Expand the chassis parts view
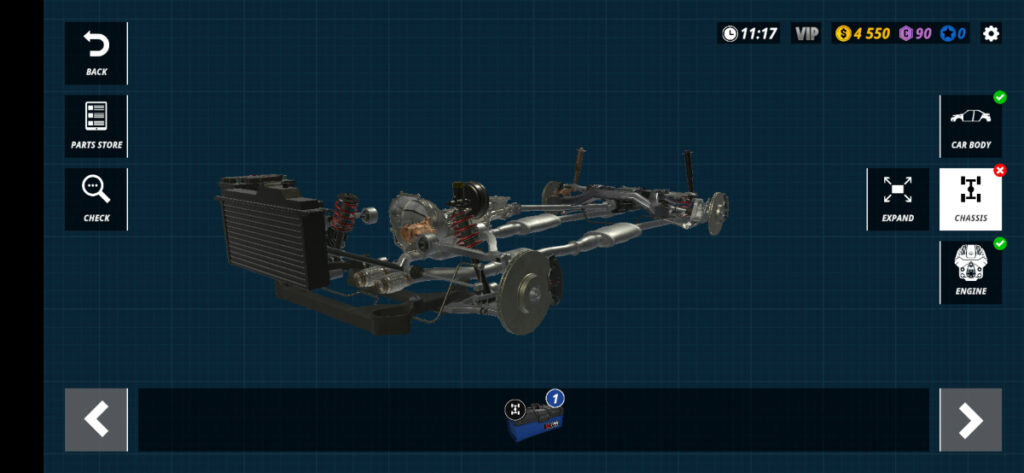The image size is (1024, 473). [x=898, y=199]
